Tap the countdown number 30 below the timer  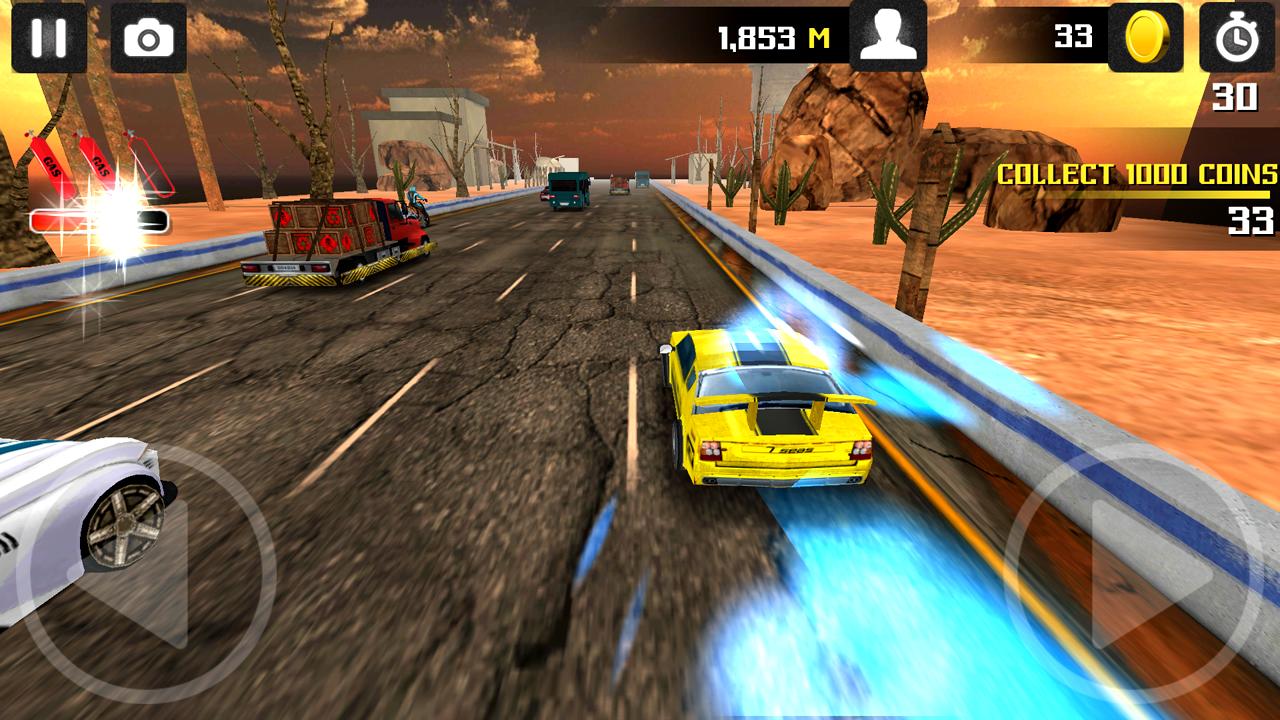(x=1237, y=97)
